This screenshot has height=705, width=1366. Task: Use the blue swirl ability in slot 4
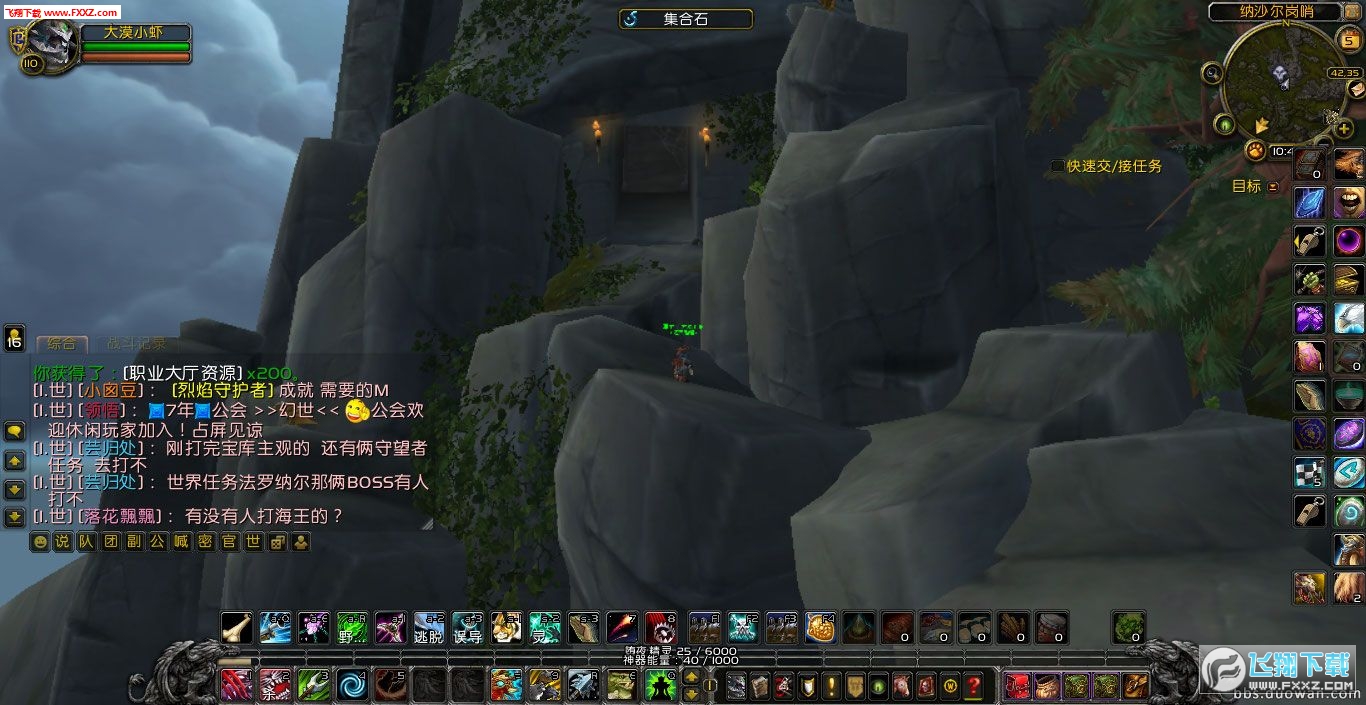[353, 685]
